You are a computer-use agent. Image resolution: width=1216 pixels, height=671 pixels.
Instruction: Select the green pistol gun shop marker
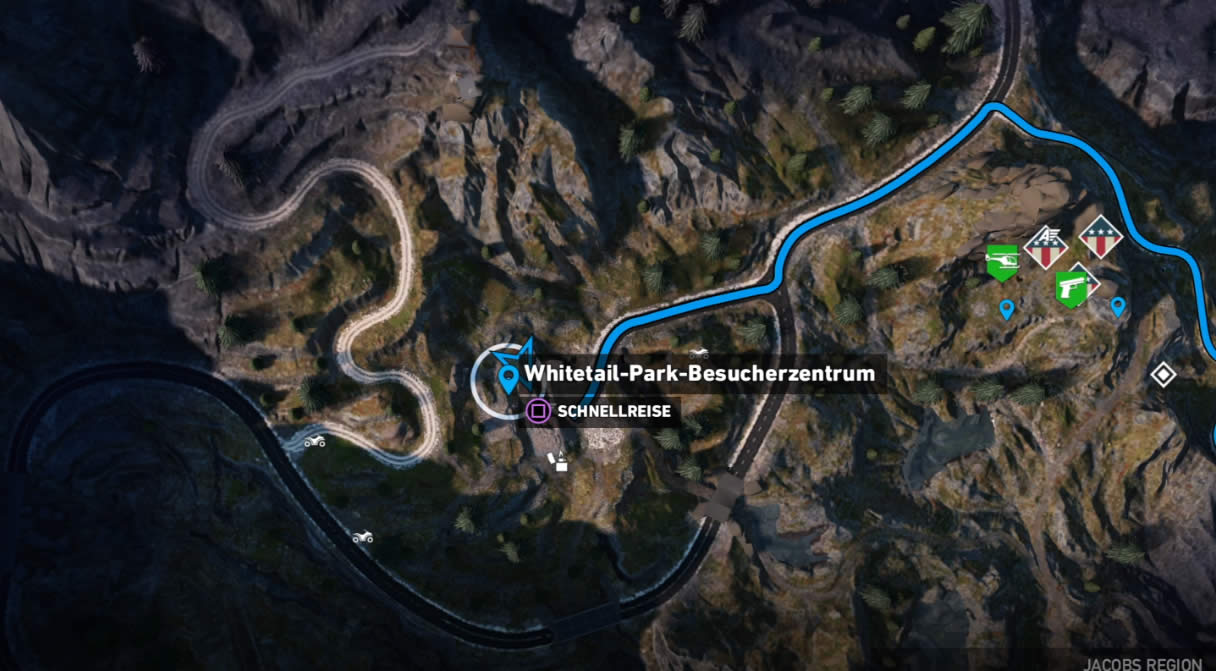point(1070,288)
